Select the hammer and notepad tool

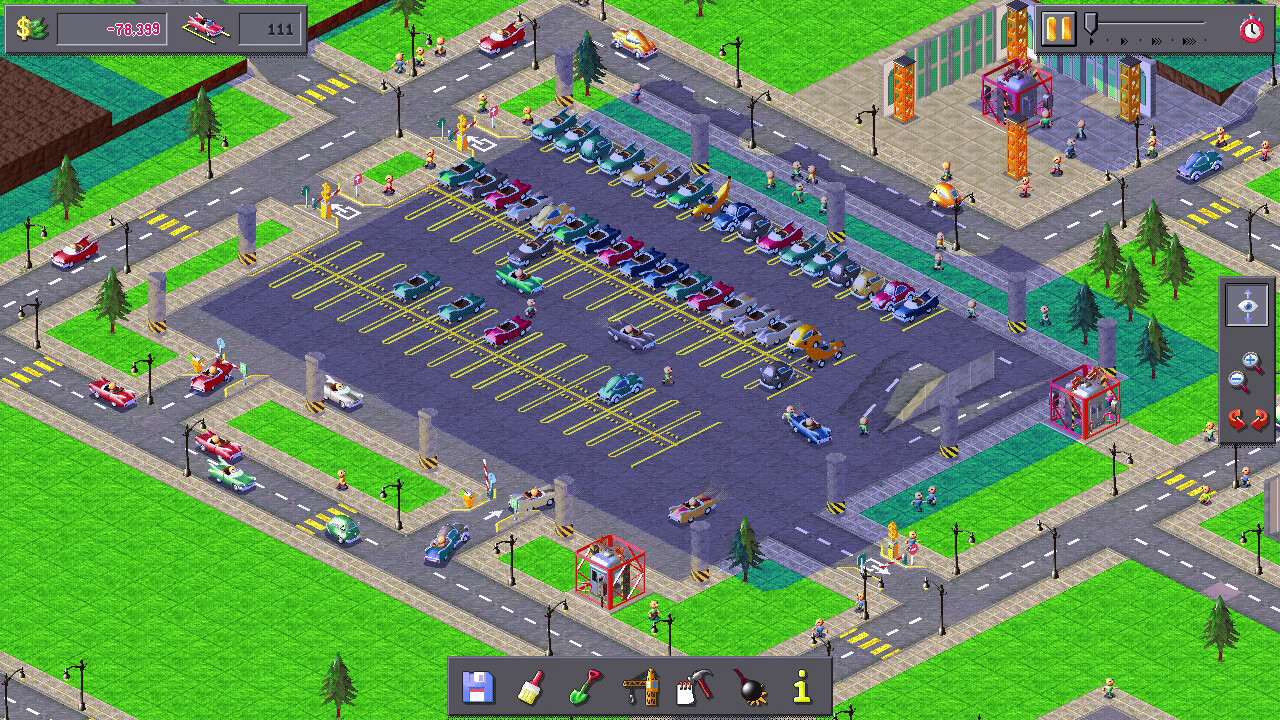tap(694, 687)
